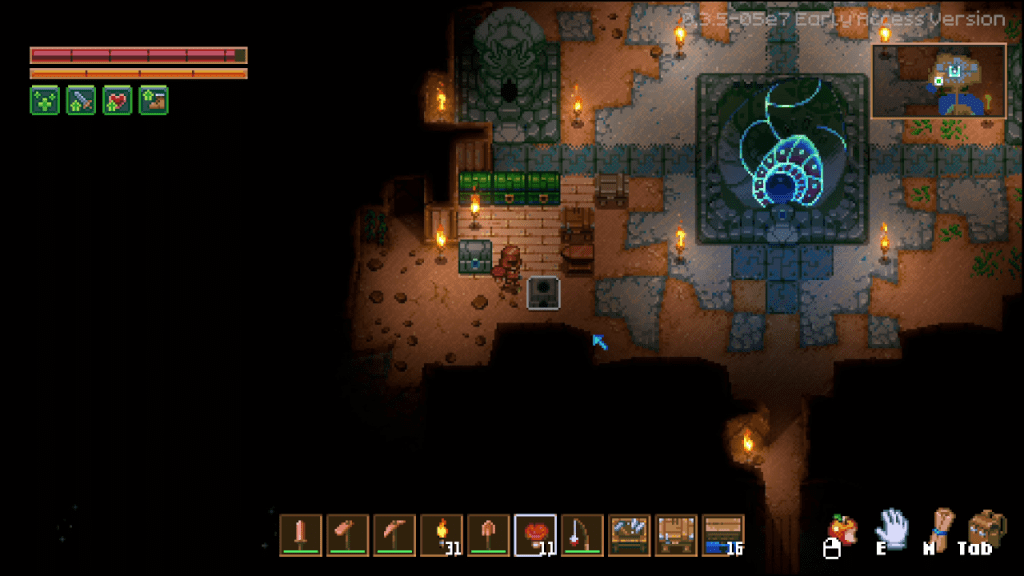Pick the copper shovel slot
1024x576 pixels.
pos(488,534)
